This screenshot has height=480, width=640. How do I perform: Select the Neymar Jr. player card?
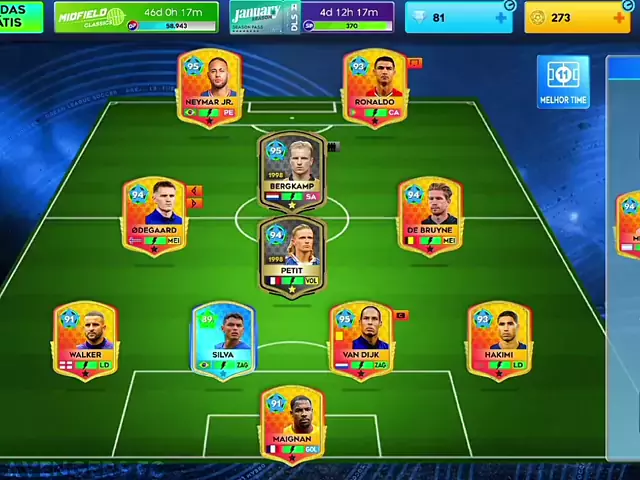[210, 87]
